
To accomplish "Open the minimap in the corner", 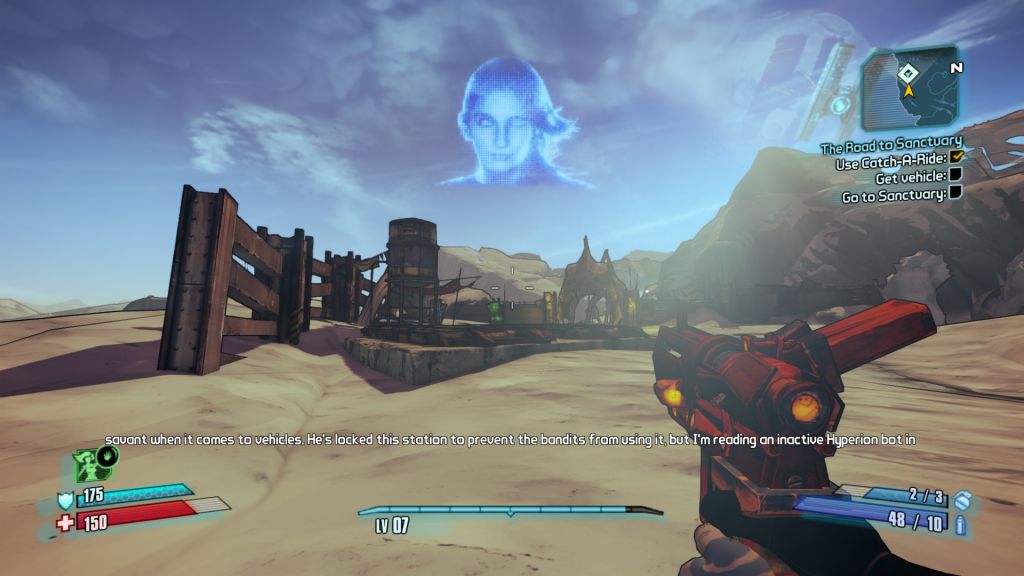I will point(910,88).
